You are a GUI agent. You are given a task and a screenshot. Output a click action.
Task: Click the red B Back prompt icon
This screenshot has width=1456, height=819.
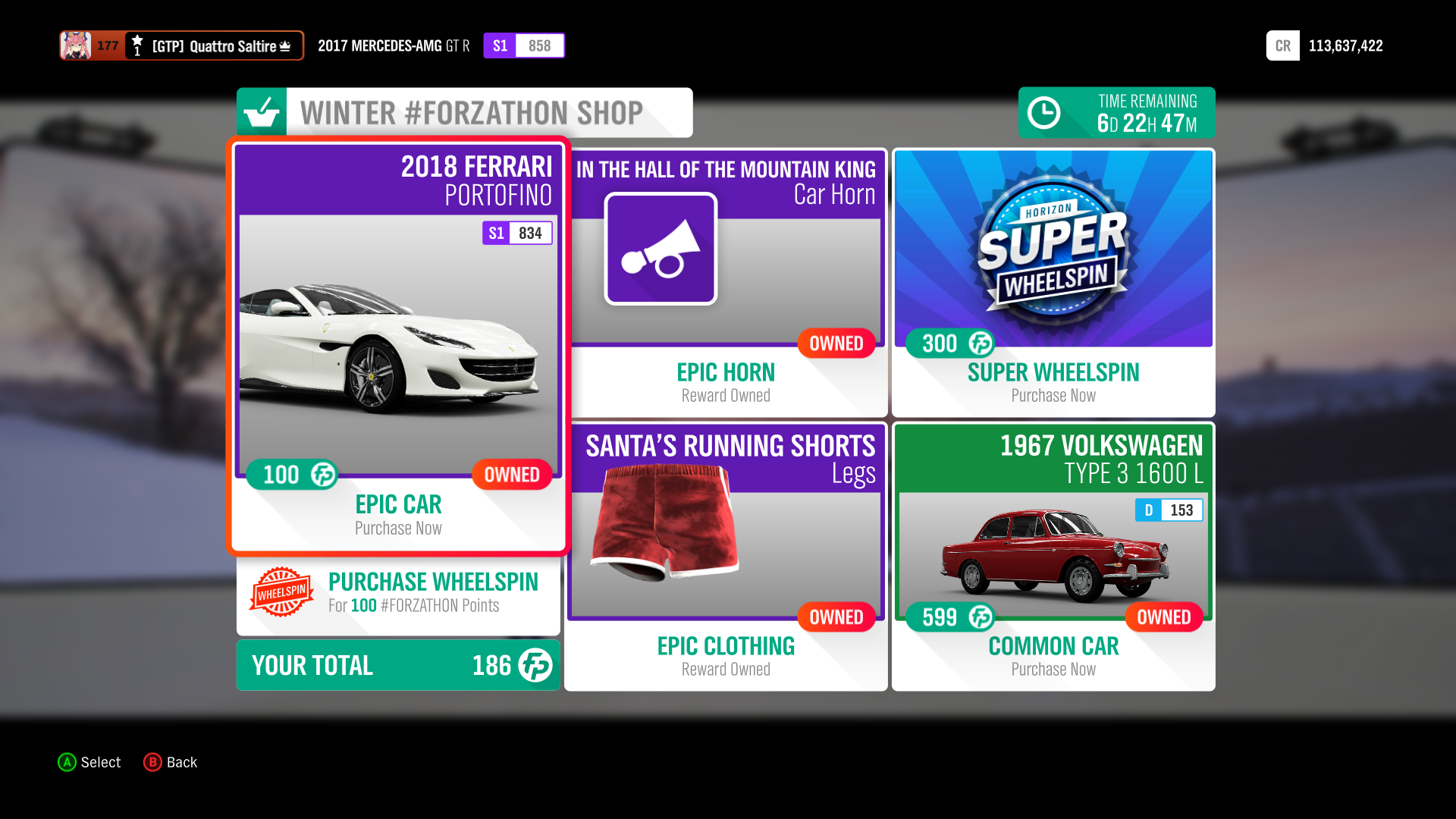coord(152,763)
